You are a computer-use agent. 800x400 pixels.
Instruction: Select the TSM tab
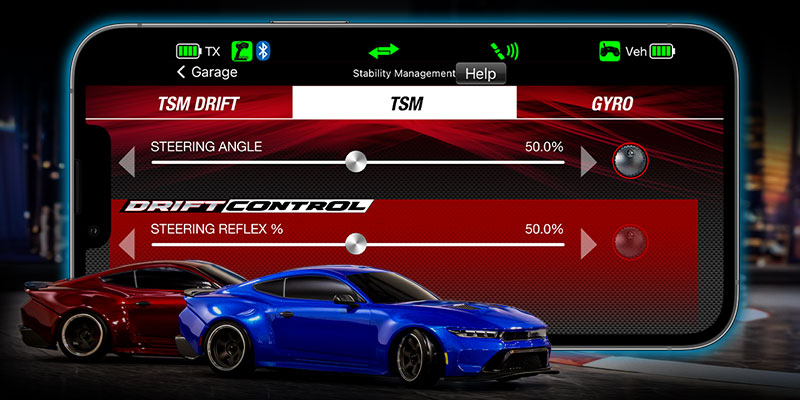405,103
